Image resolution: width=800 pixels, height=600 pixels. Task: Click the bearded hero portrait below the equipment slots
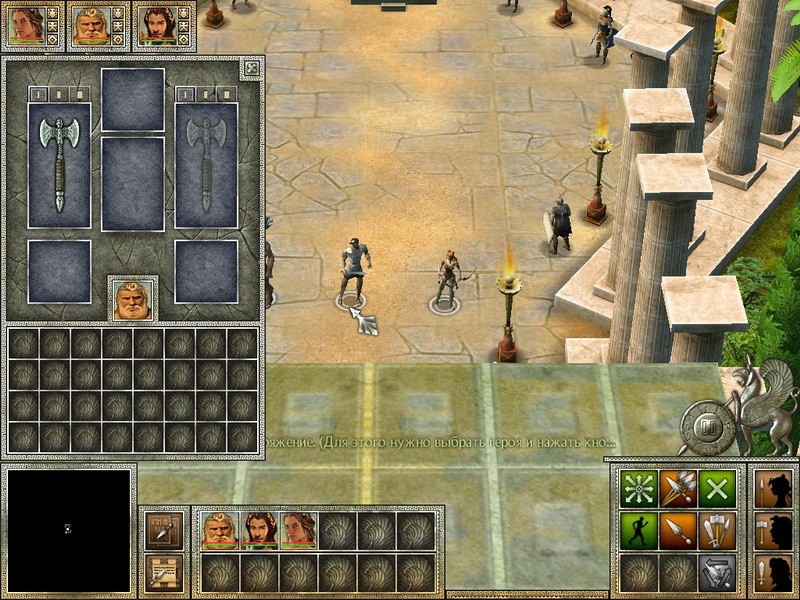132,299
